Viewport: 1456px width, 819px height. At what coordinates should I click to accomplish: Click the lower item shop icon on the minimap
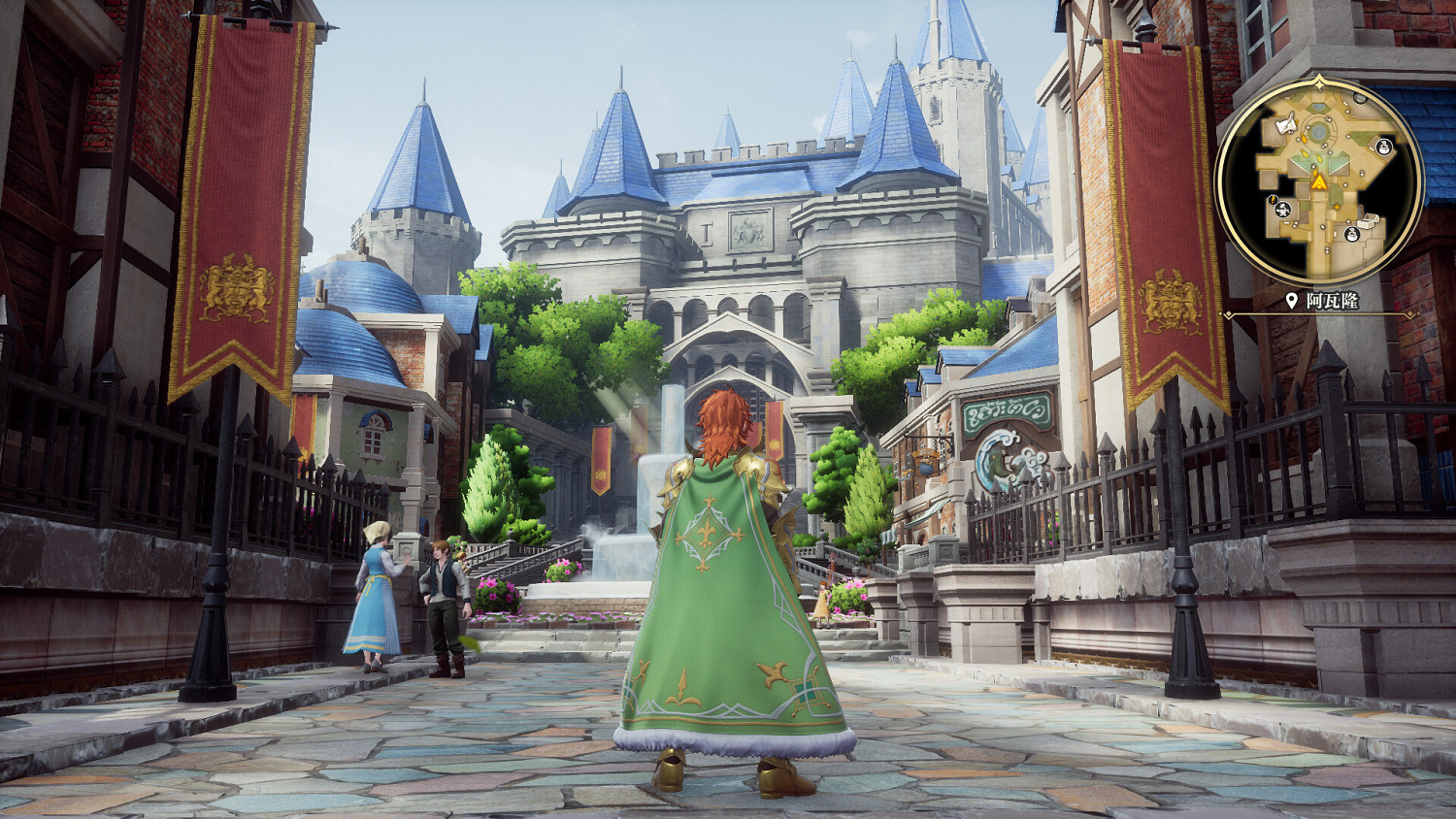[x=1351, y=235]
